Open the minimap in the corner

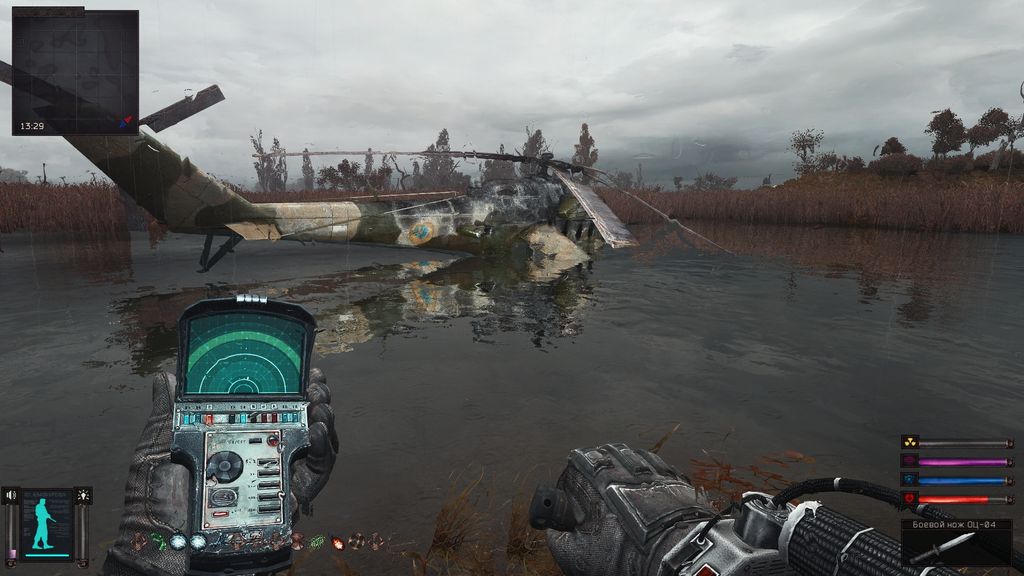tap(75, 72)
